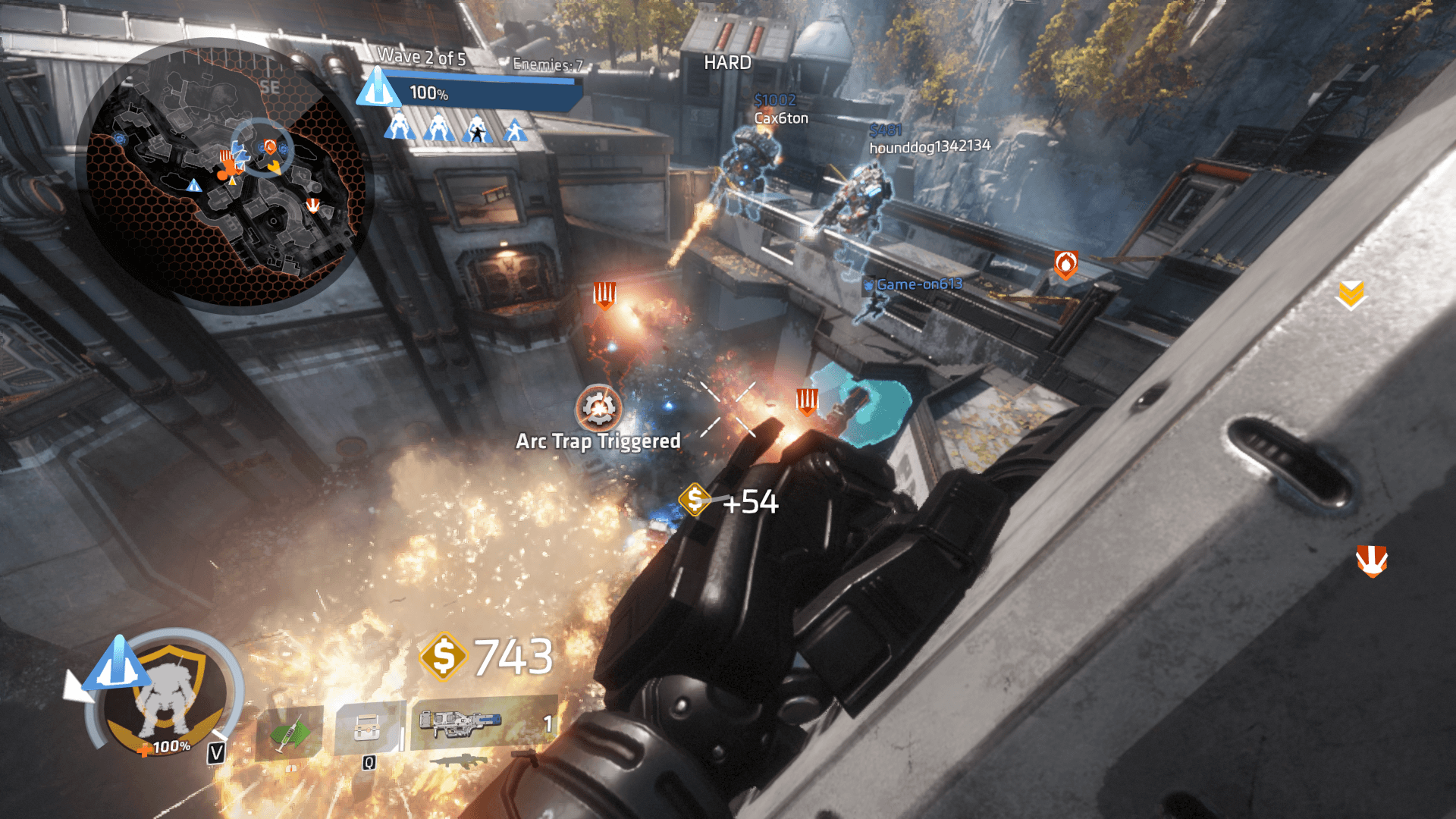Select the Arc Trap Triggered gear icon
The image size is (1456, 819).
coord(598,408)
